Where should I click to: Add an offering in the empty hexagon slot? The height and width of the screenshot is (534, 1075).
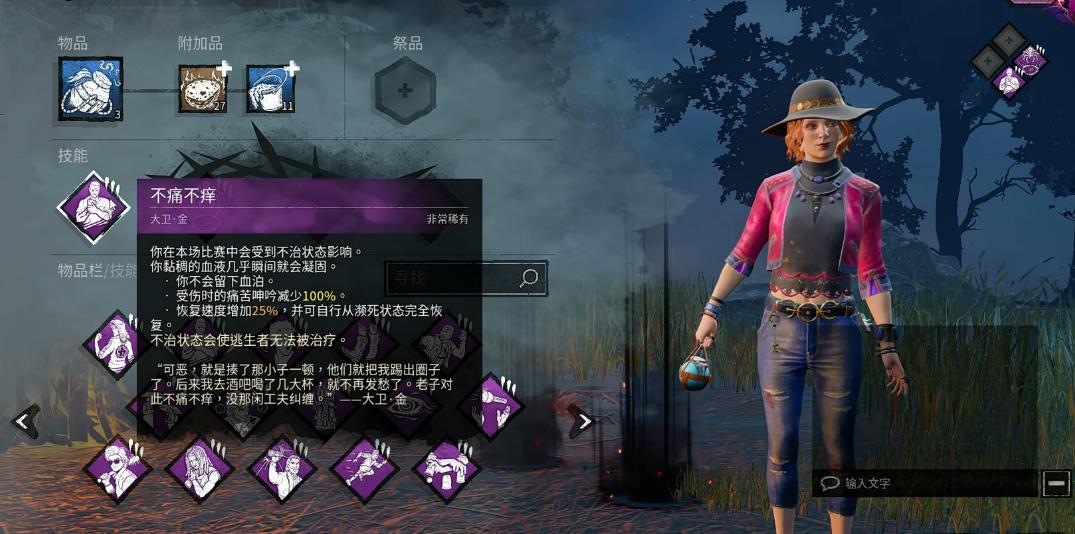tap(405, 90)
